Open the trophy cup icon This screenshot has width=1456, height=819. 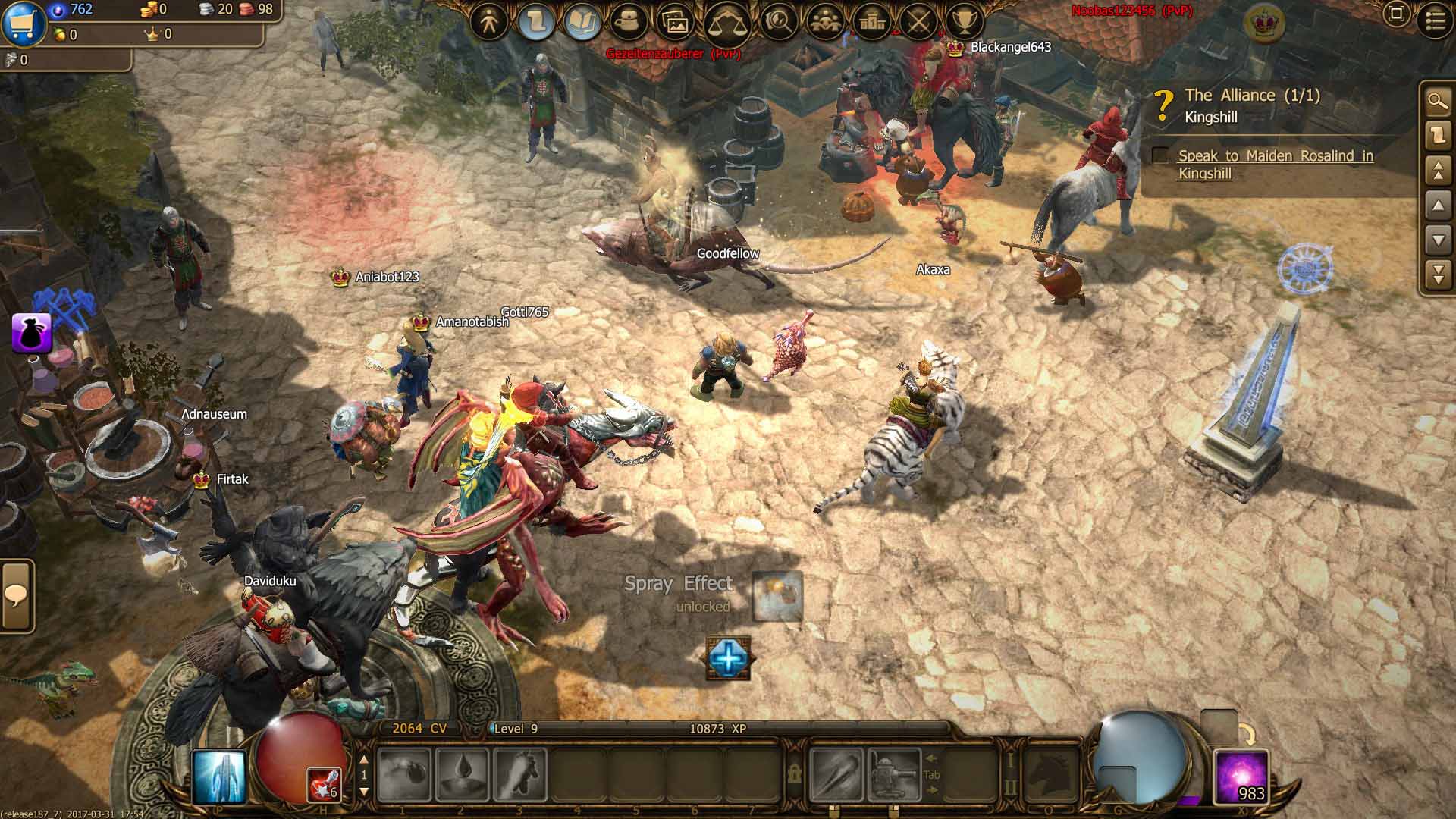click(x=965, y=22)
